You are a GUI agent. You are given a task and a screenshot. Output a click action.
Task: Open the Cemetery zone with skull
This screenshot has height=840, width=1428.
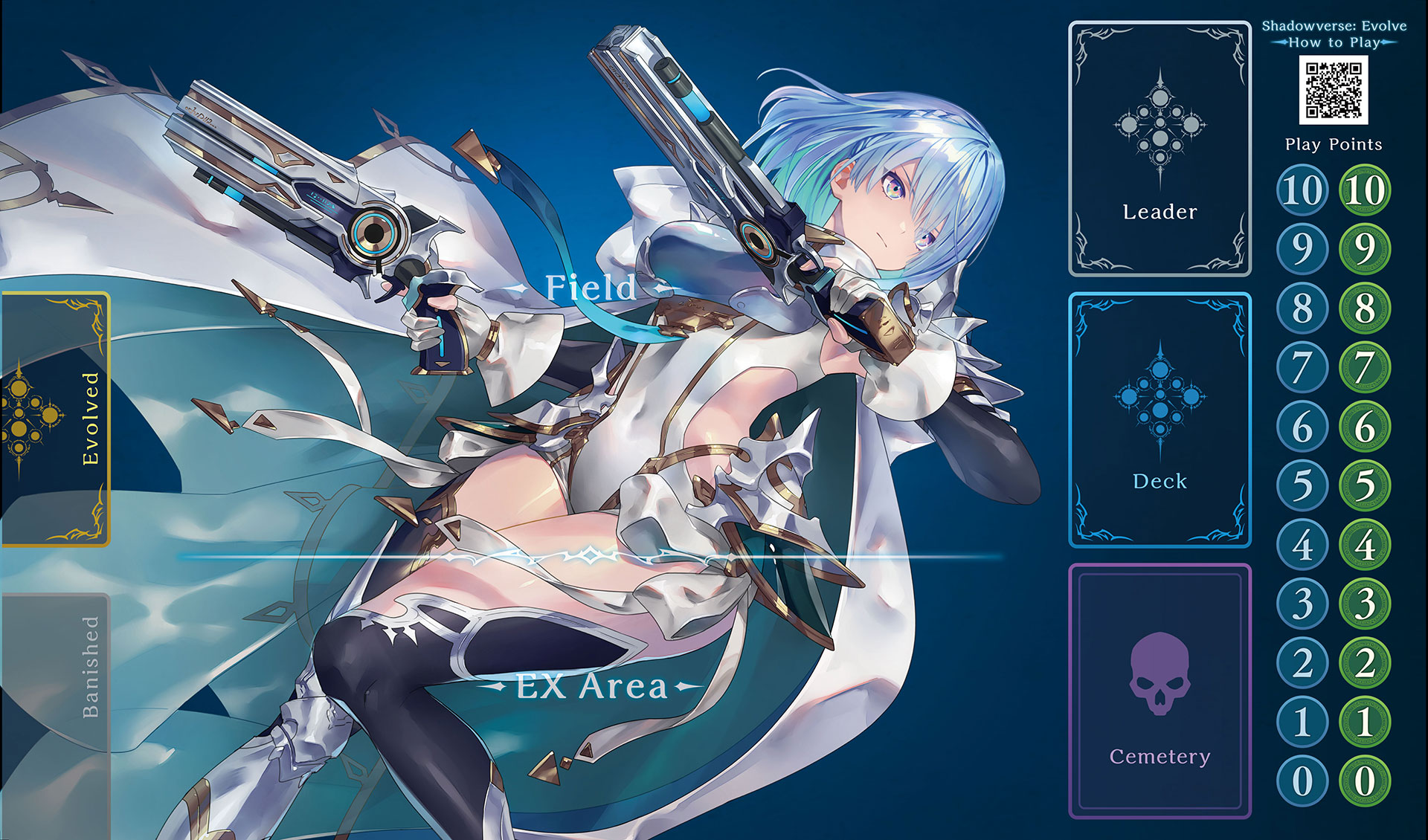[x=1160, y=691]
